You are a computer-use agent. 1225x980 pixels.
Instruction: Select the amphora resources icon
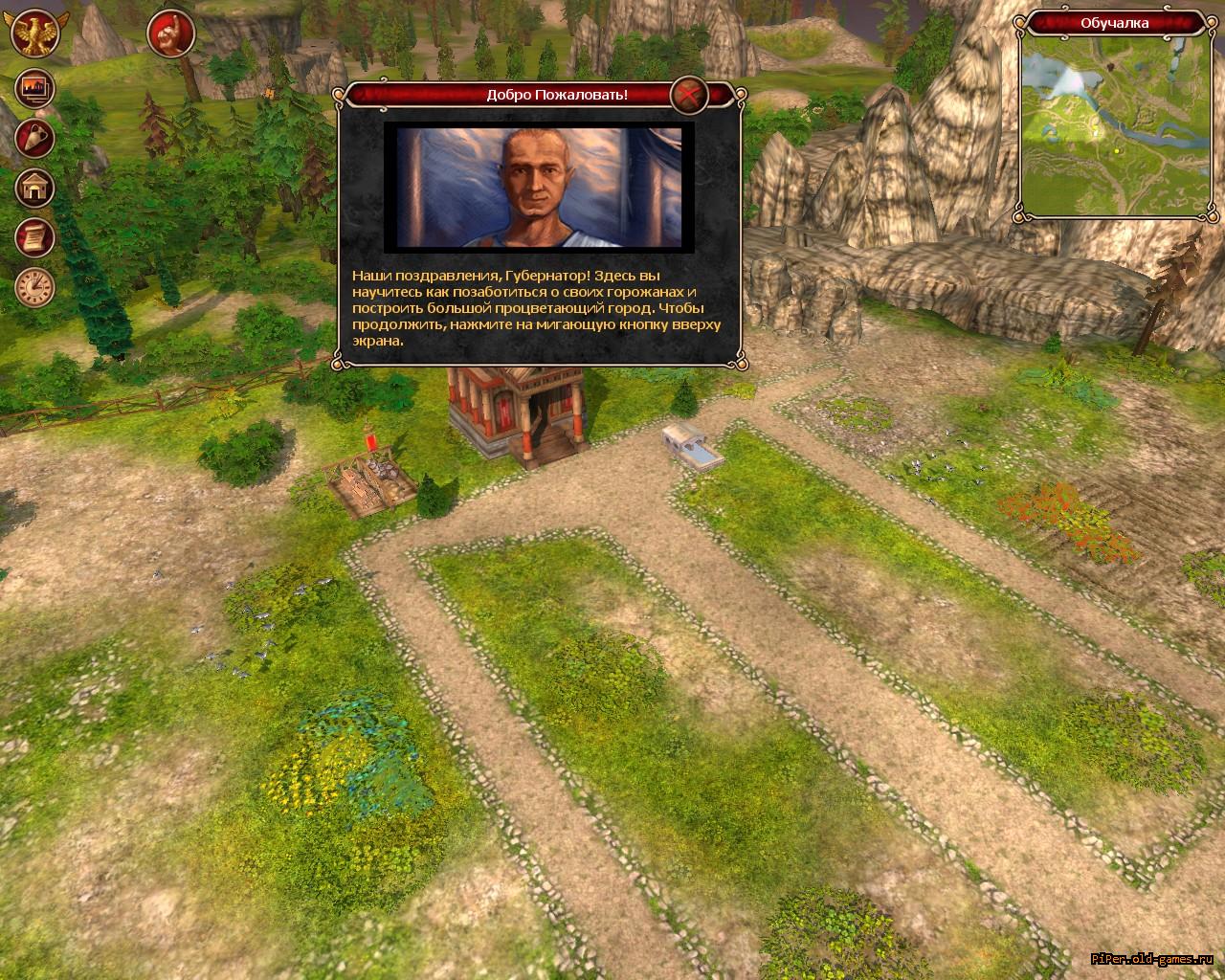point(34,139)
